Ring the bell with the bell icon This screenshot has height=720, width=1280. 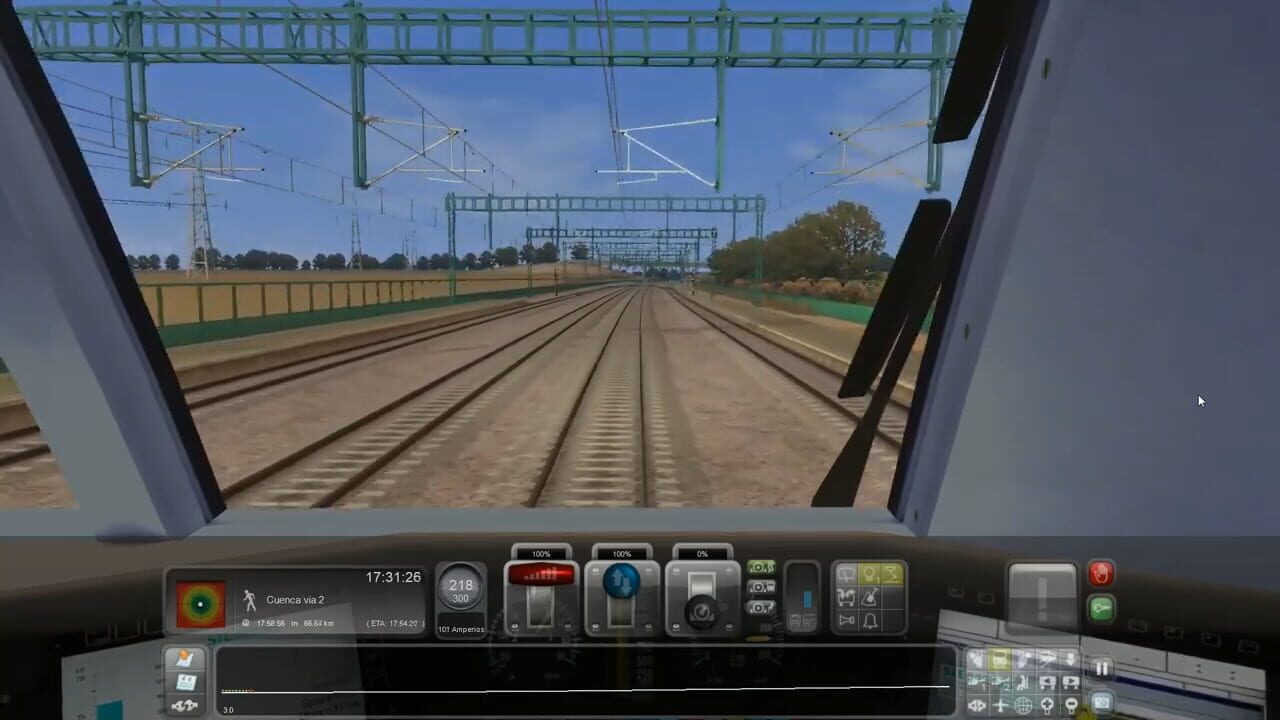pos(870,620)
